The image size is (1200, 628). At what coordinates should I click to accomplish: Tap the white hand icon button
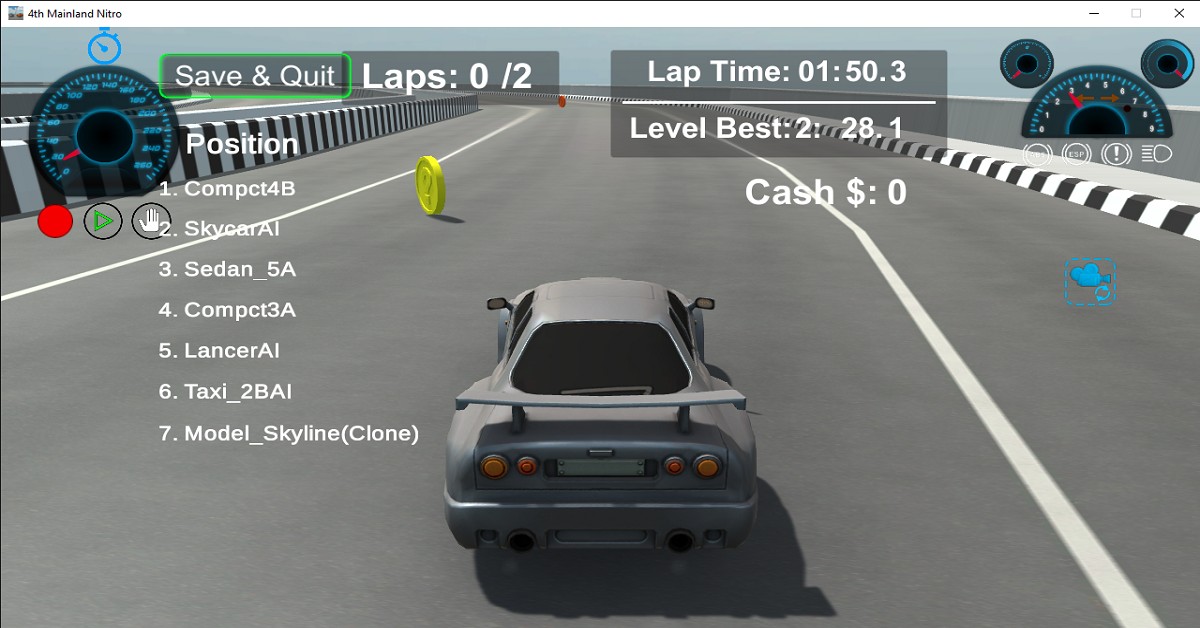click(x=151, y=221)
